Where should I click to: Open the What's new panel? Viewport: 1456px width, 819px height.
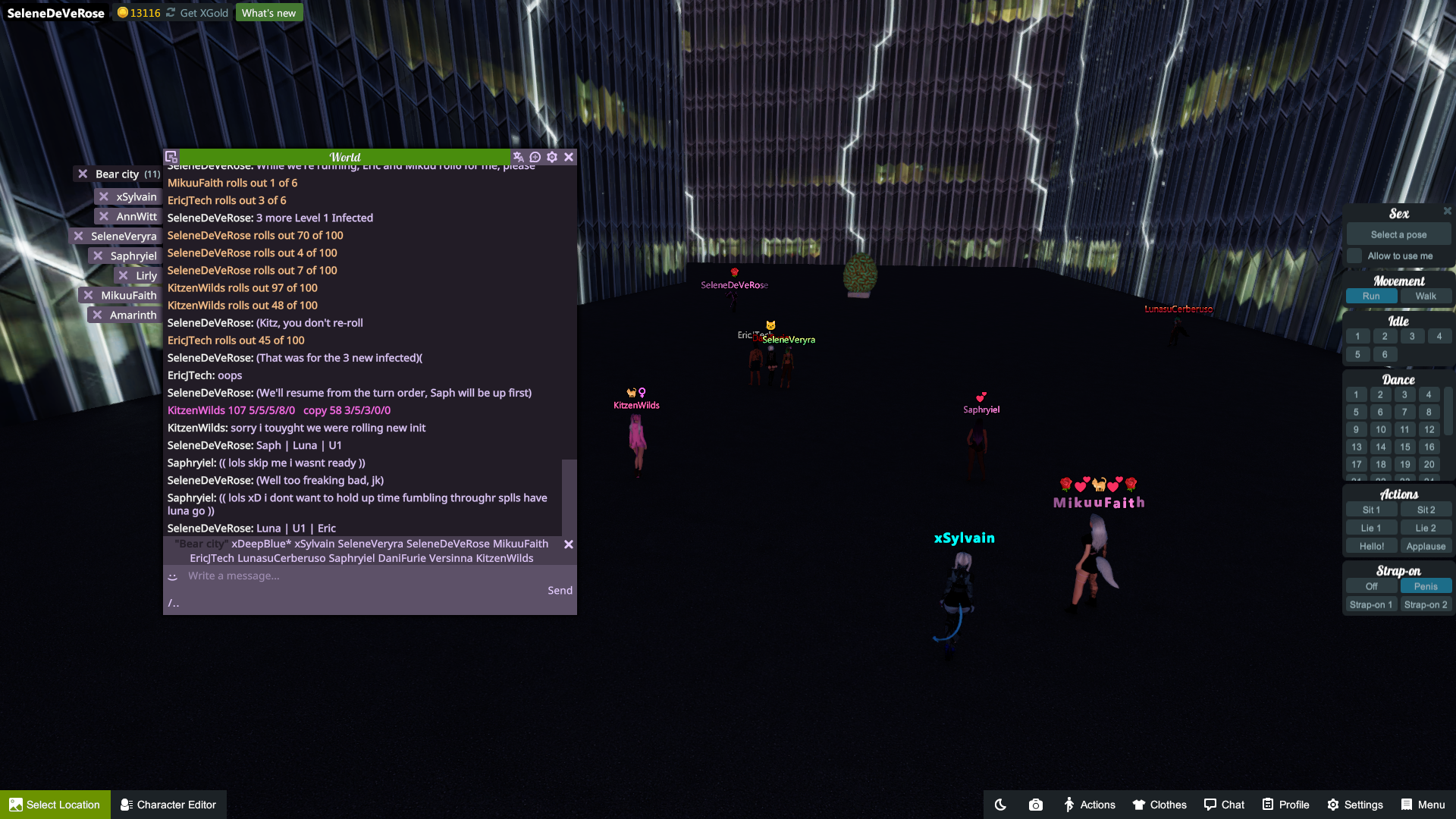(x=268, y=13)
